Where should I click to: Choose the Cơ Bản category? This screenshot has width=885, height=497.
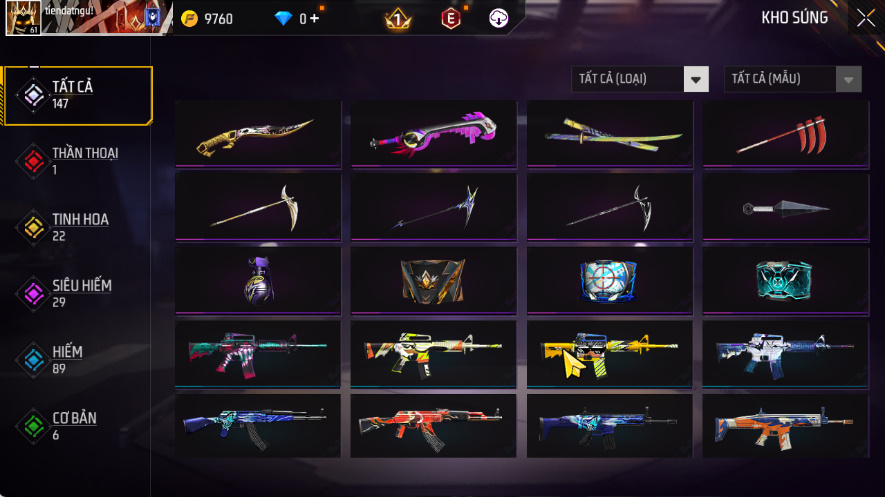coord(77,425)
